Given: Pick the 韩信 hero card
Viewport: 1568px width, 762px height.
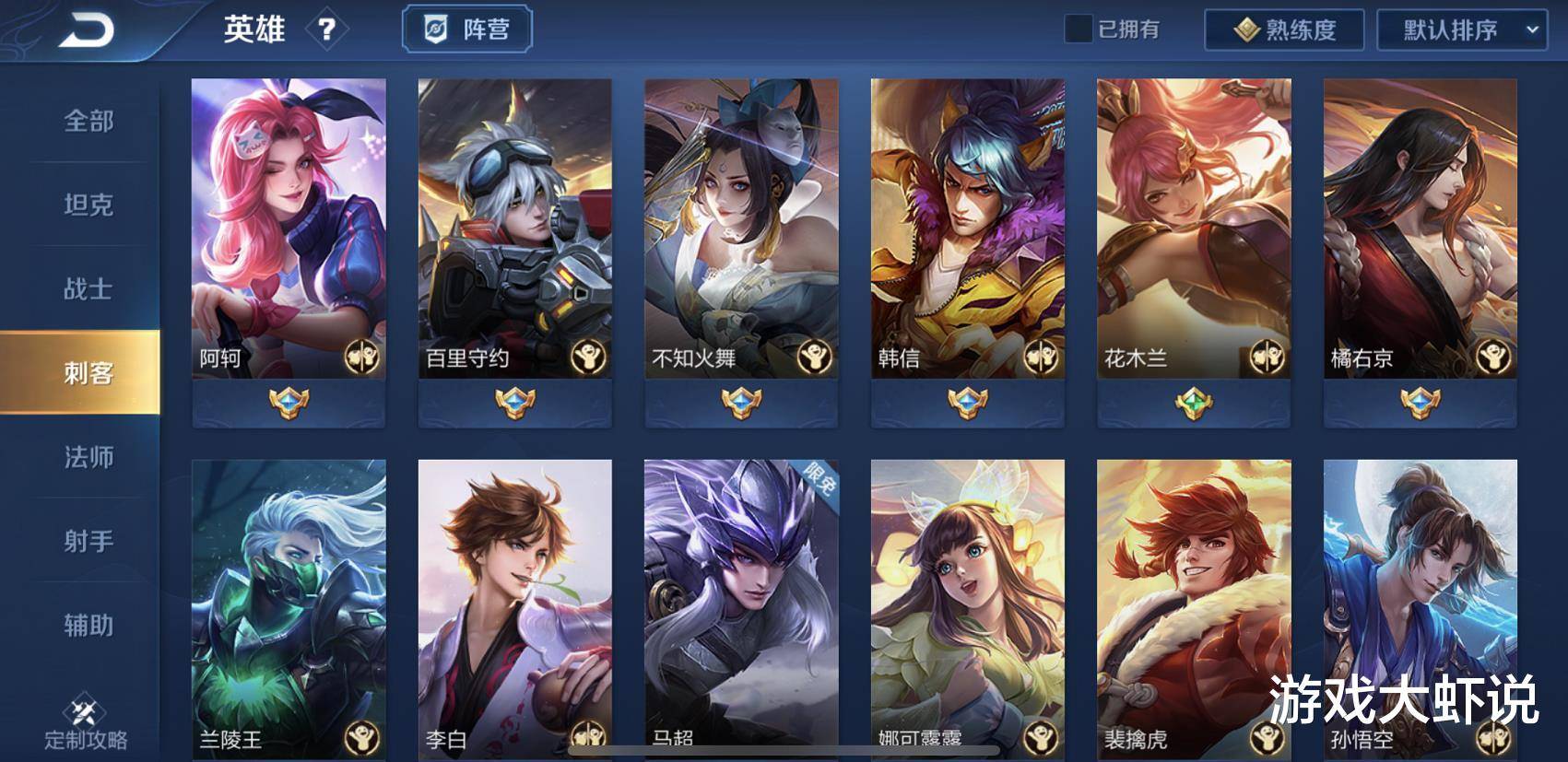Looking at the screenshot, I should point(967,229).
